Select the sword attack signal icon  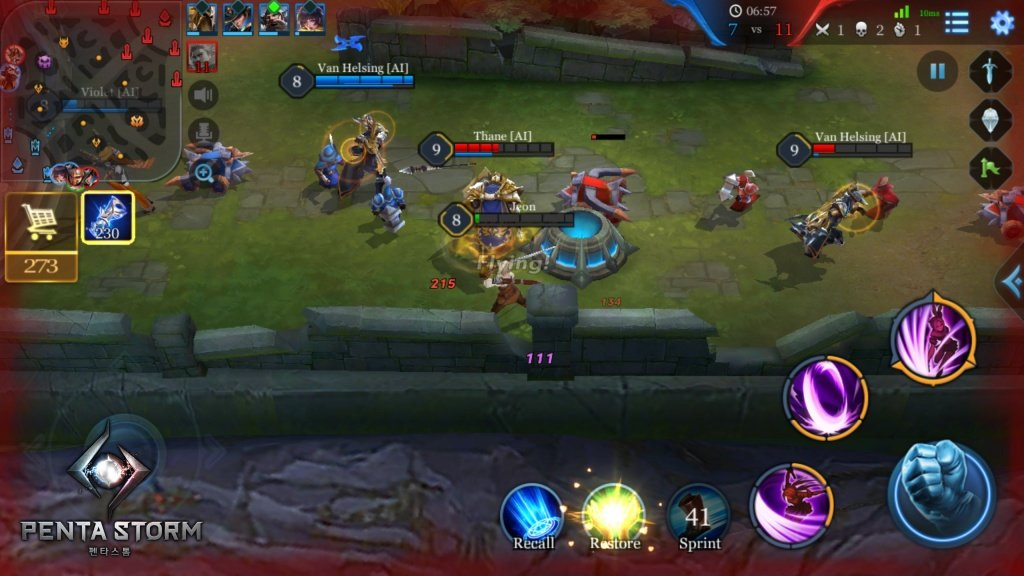(x=990, y=72)
